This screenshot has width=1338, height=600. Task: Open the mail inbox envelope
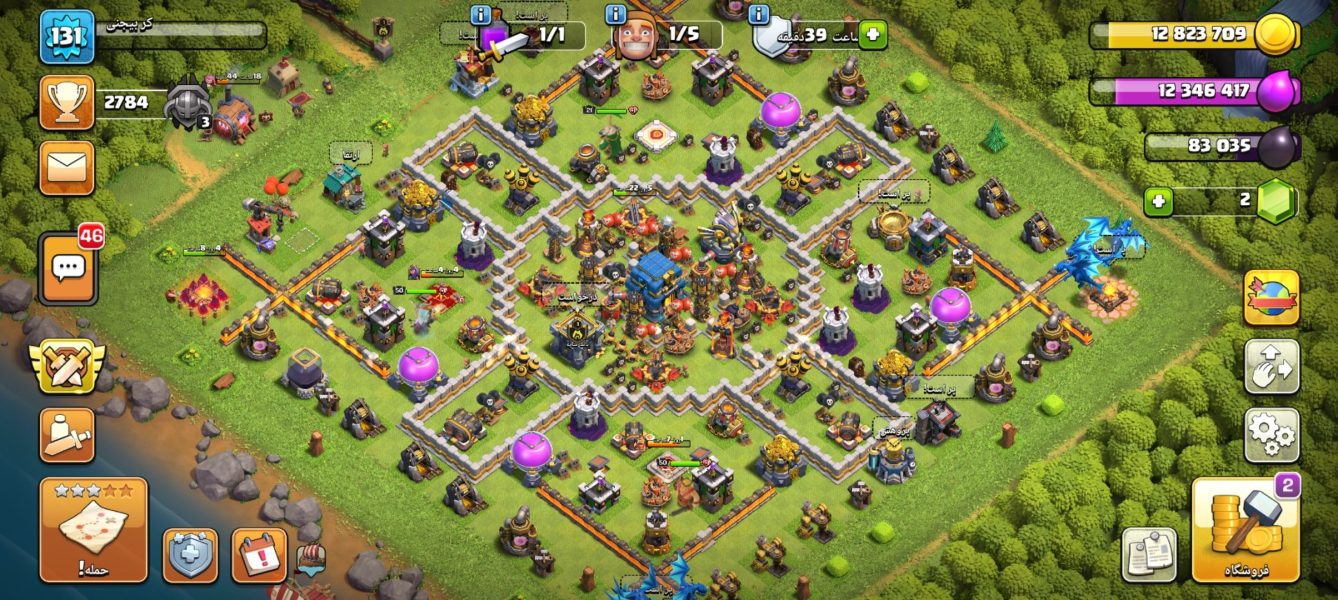coord(67,167)
